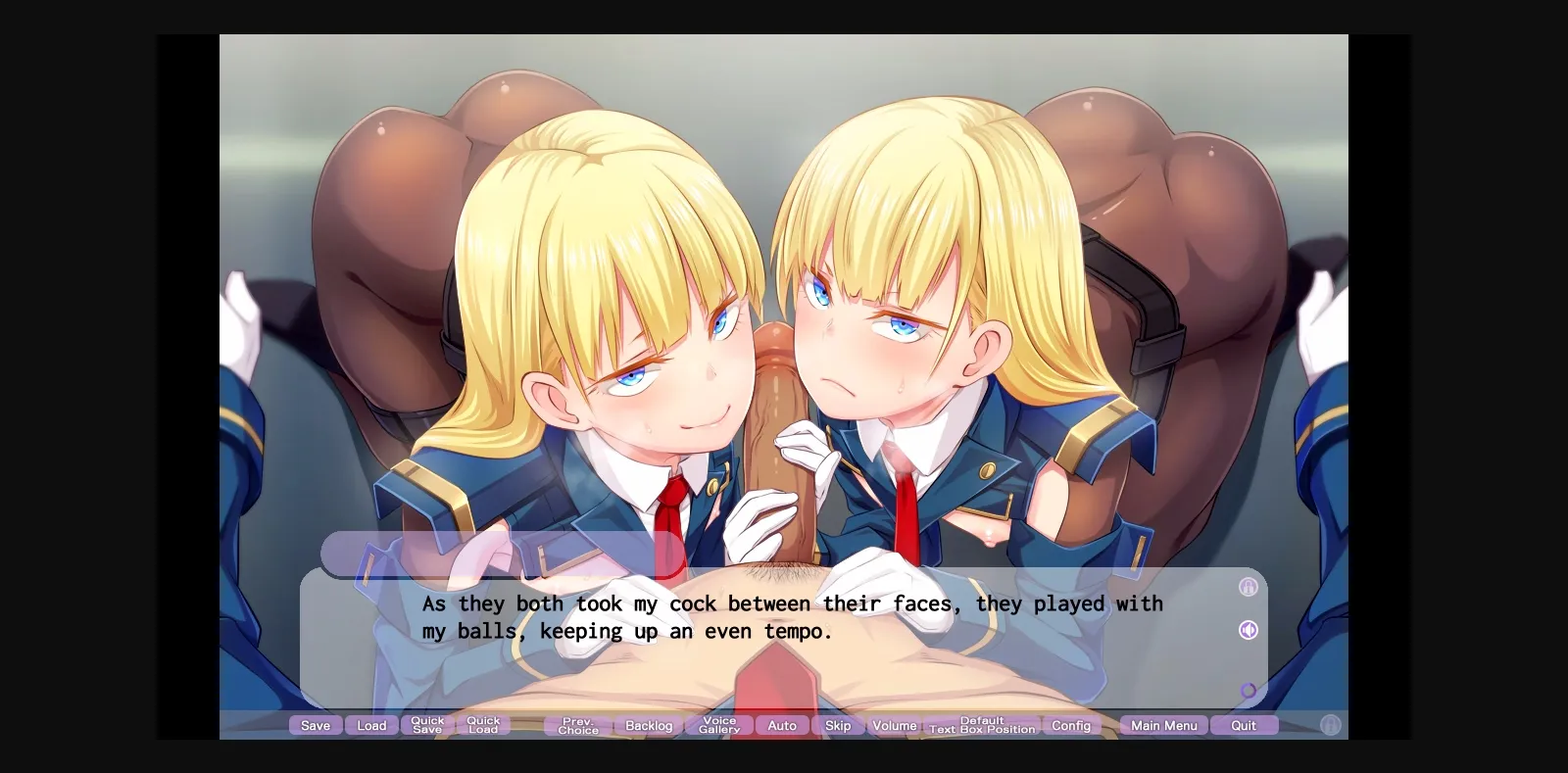The width and height of the screenshot is (1568, 773).
Task: Perform a Quick Load
Action: click(x=483, y=725)
